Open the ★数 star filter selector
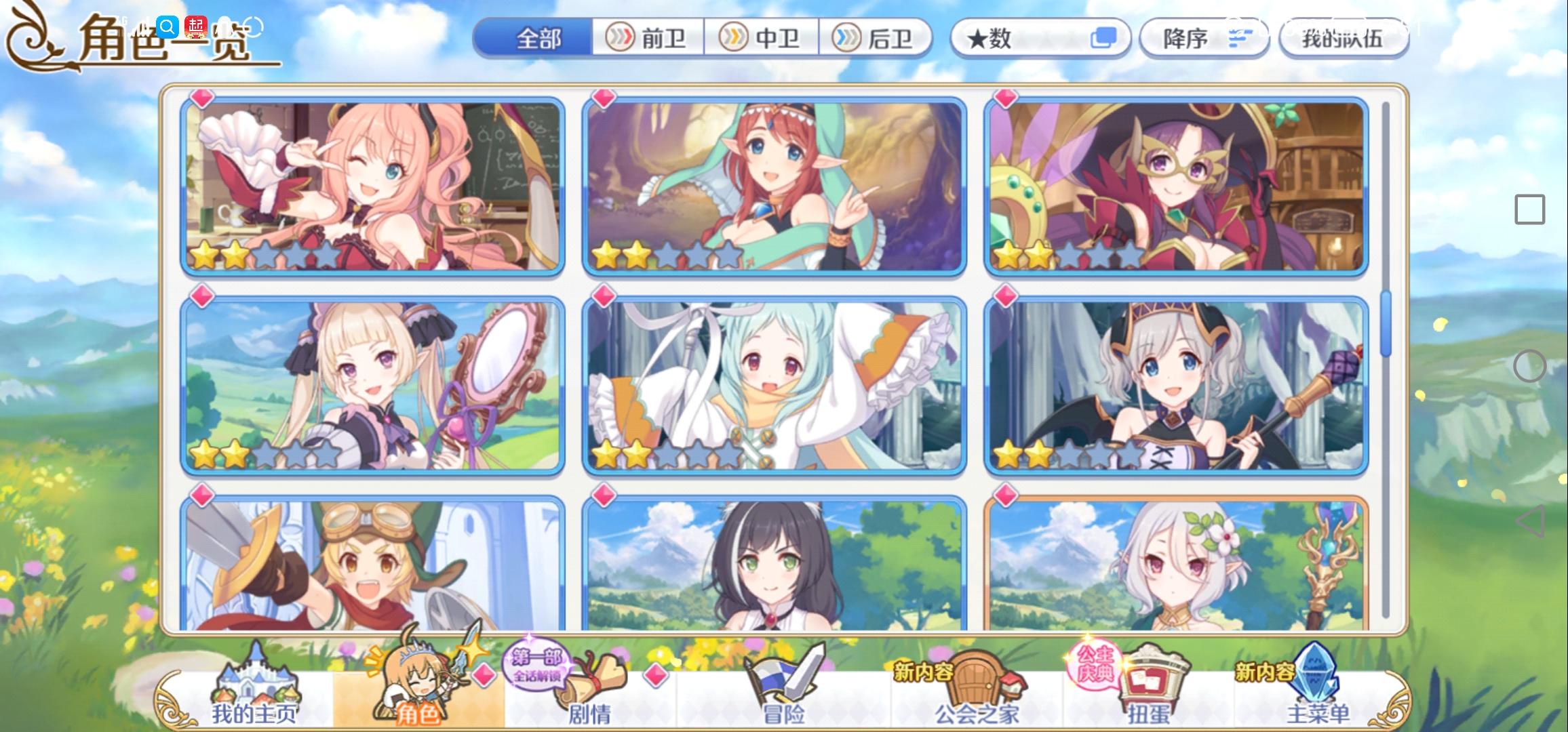Viewport: 1568px width, 732px height. coord(1042,39)
